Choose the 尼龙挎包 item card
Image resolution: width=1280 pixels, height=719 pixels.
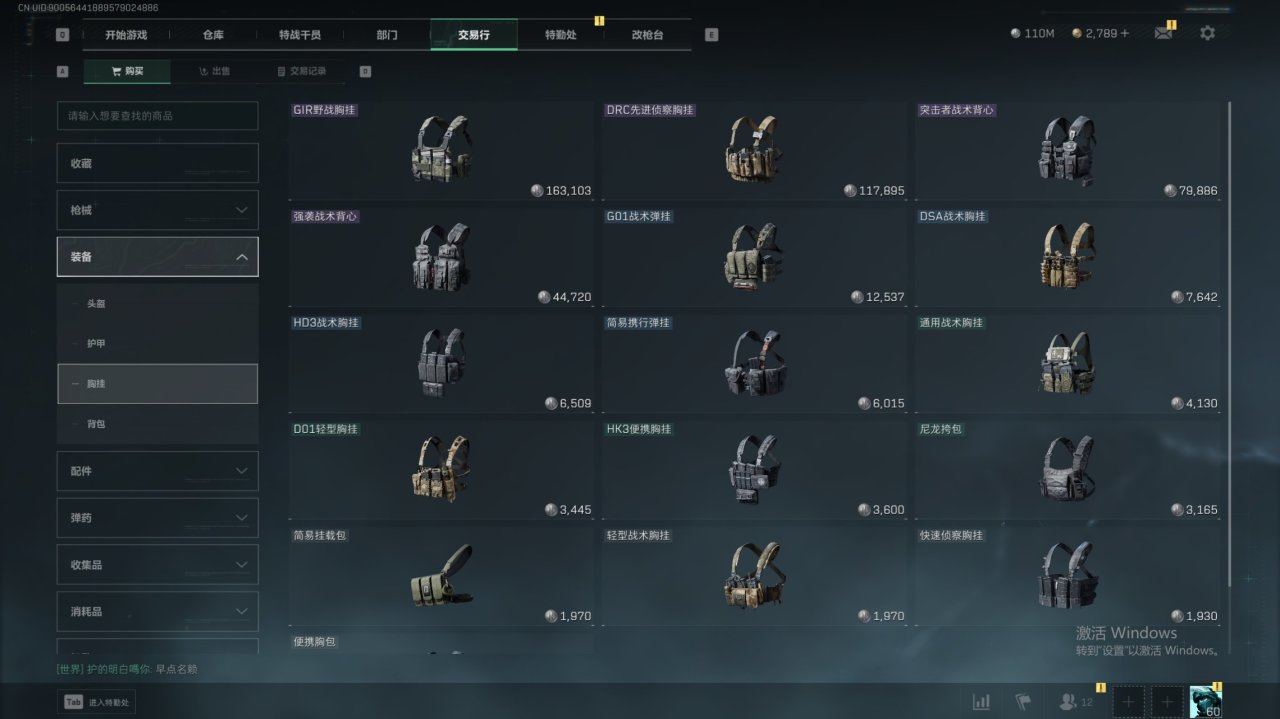click(1067, 469)
